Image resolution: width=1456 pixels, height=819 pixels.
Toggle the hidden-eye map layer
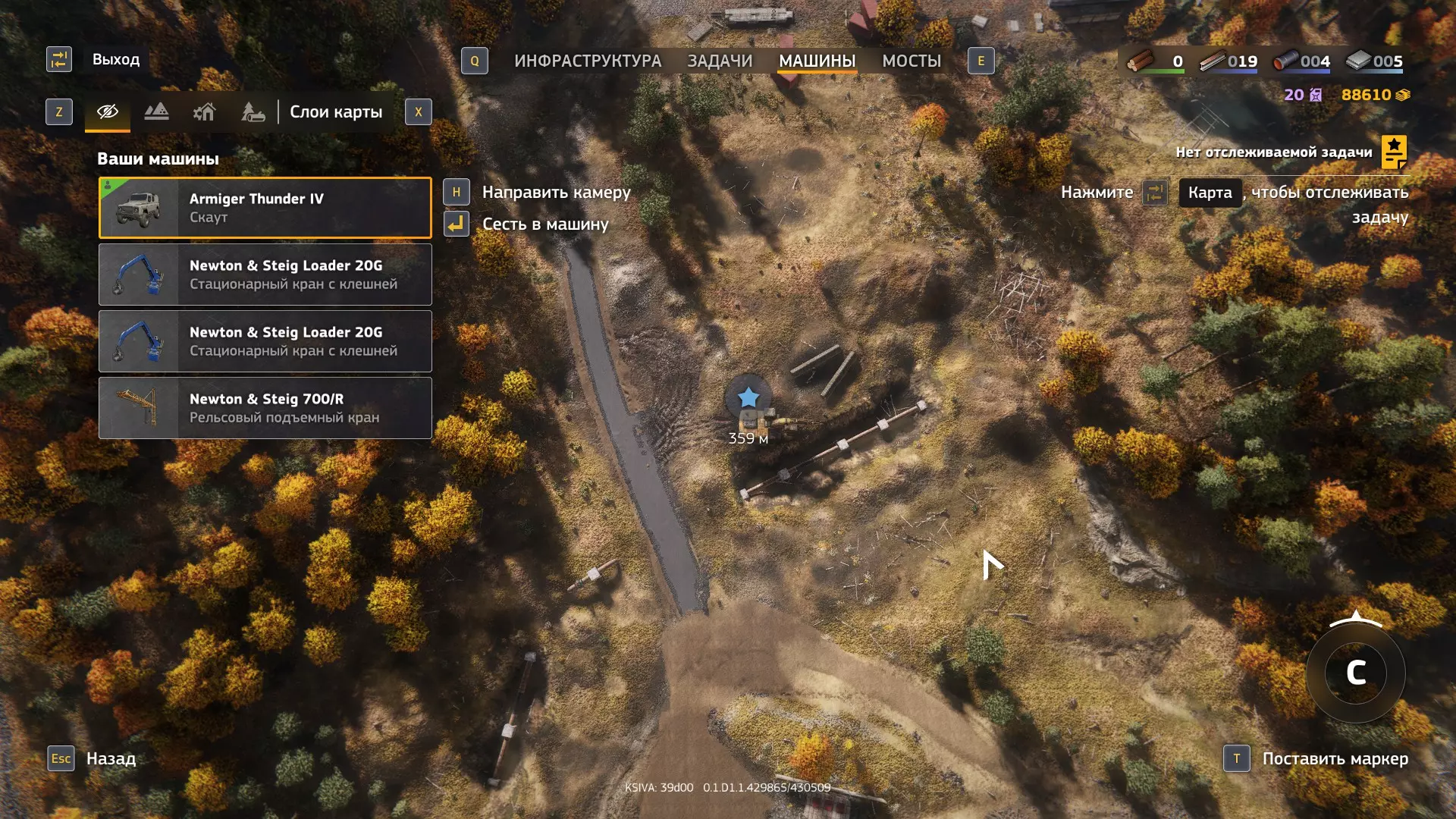tap(108, 112)
